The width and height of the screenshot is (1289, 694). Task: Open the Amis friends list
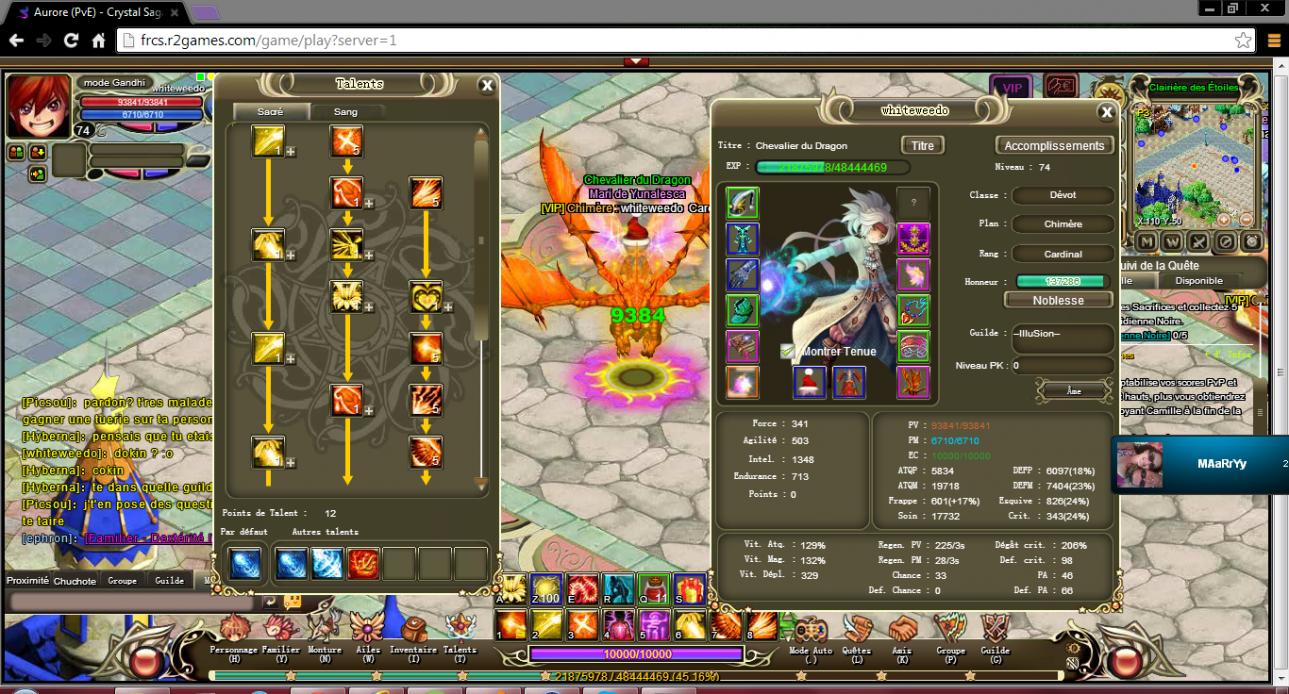point(904,634)
